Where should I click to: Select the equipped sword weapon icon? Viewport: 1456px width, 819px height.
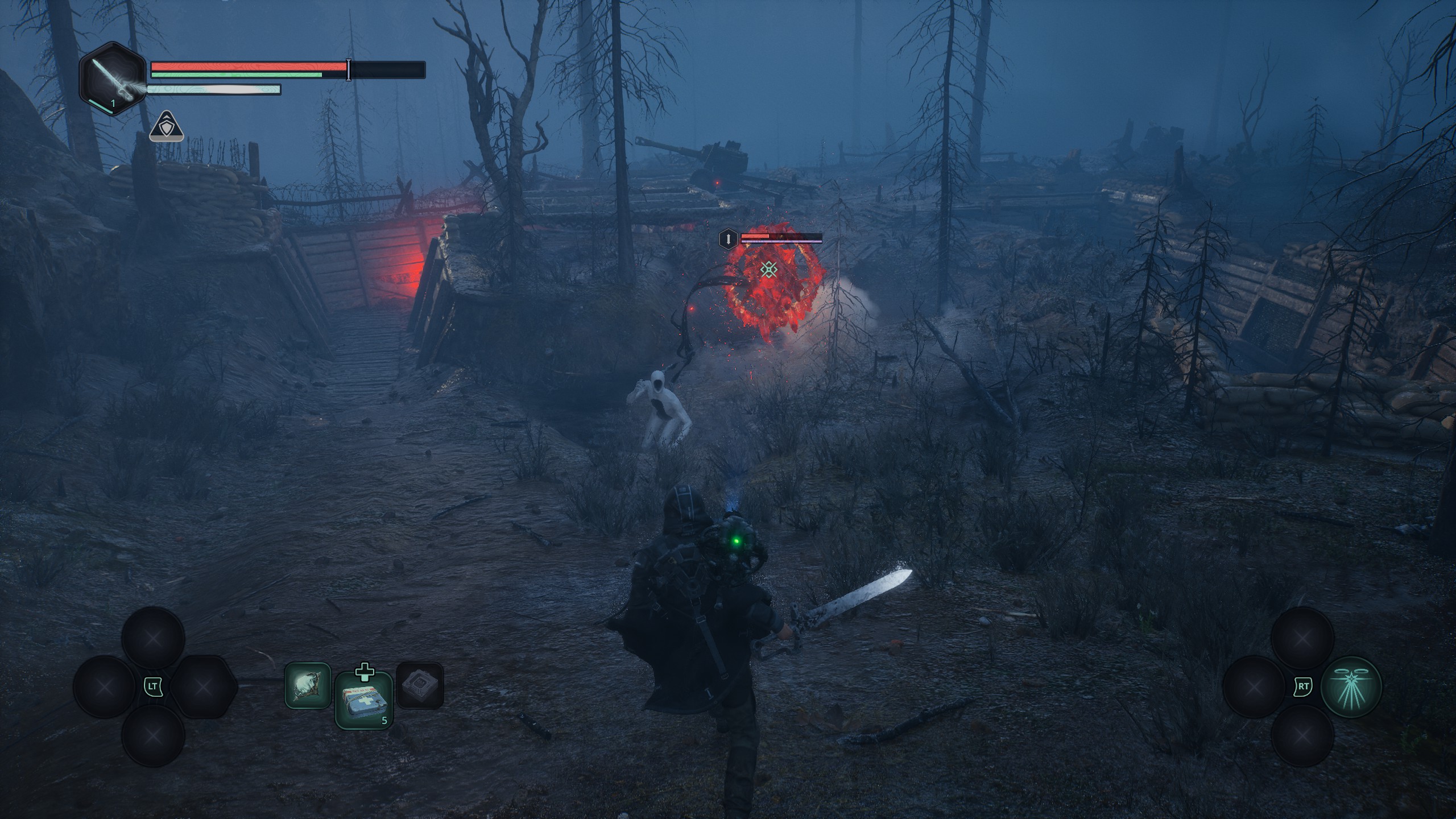click(113, 80)
